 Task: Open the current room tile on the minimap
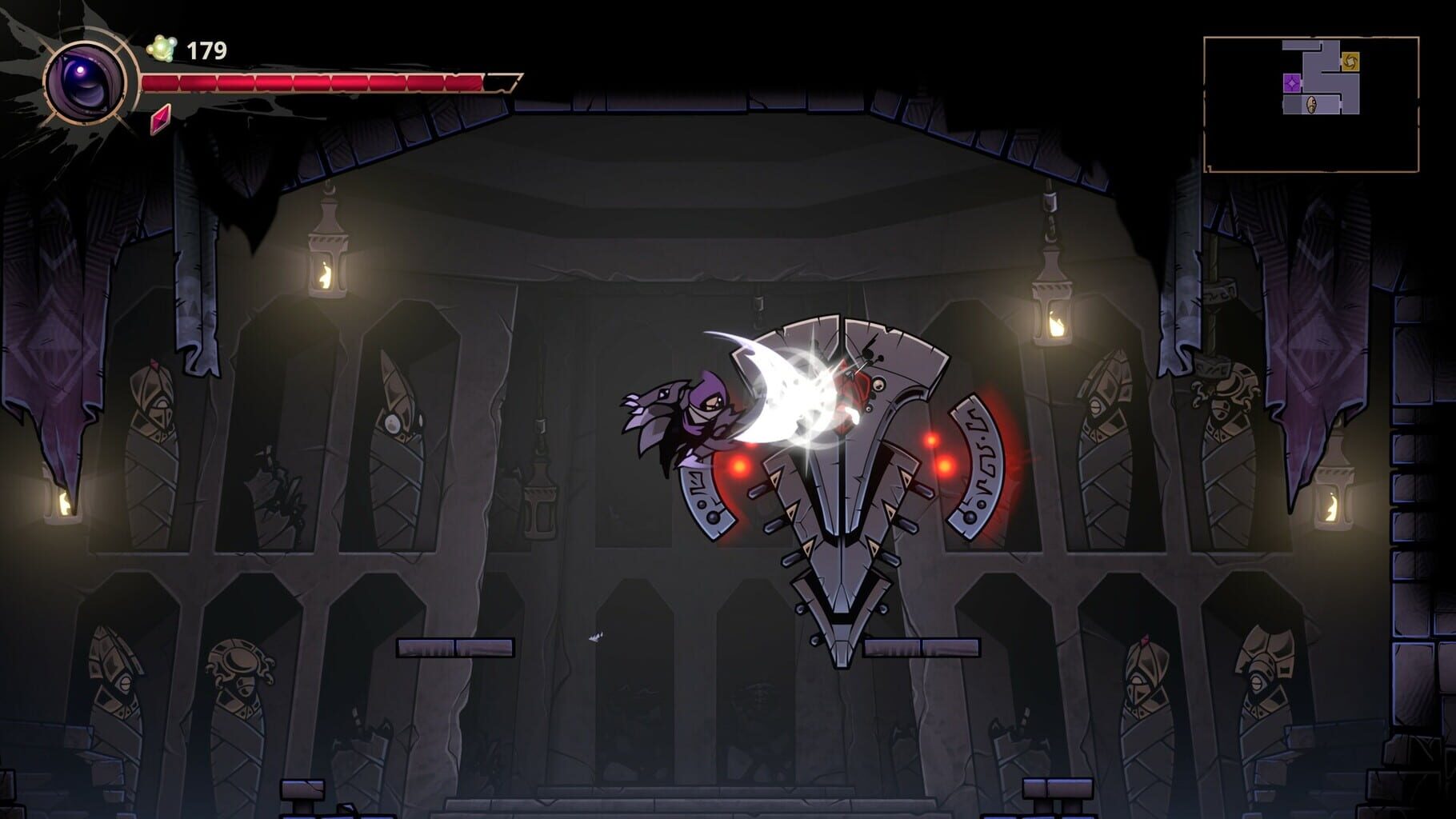pos(1324,105)
